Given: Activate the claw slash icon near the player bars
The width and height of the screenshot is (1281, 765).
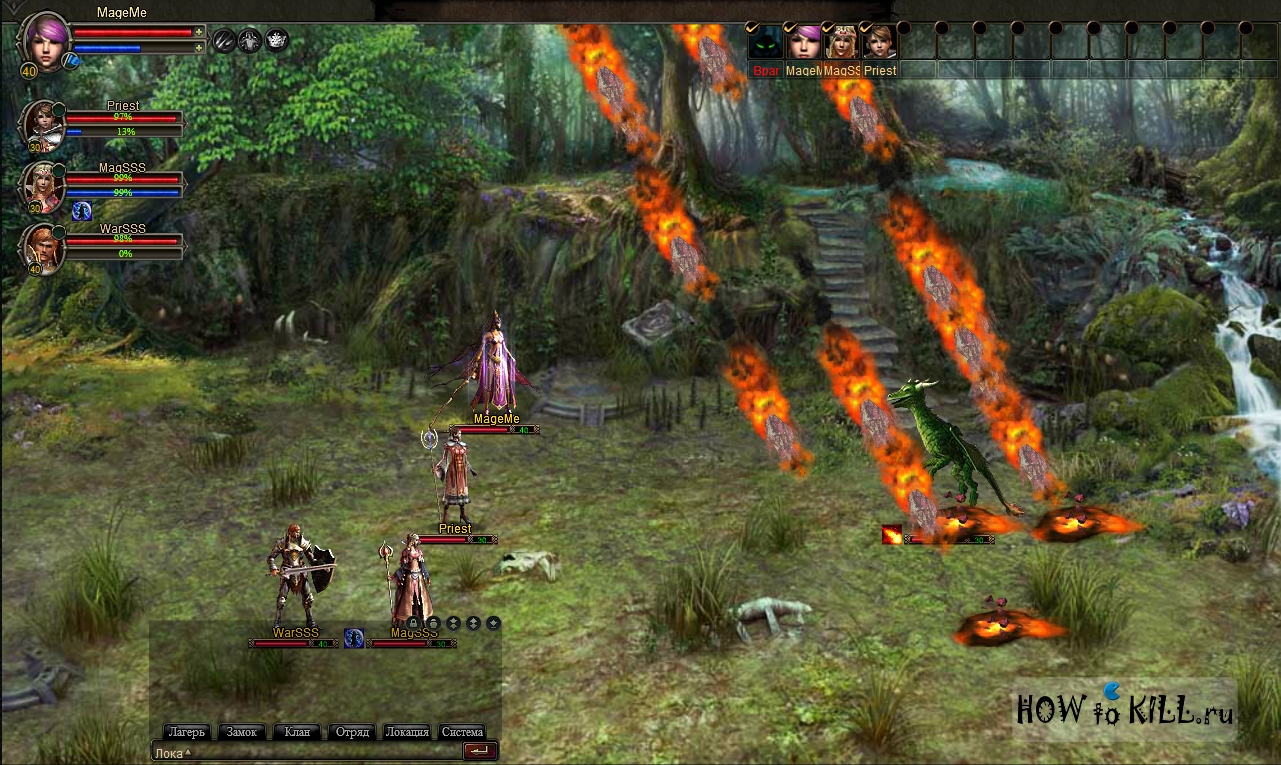Looking at the screenshot, I should [224, 40].
